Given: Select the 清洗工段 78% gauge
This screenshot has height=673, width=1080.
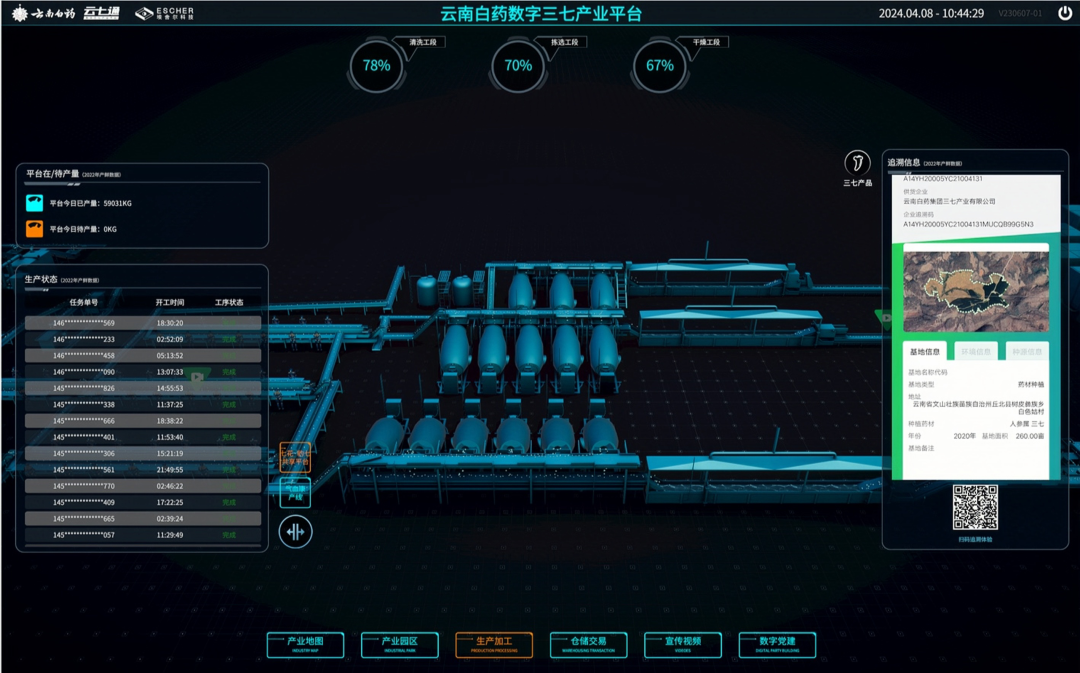Looking at the screenshot, I should coord(377,66).
